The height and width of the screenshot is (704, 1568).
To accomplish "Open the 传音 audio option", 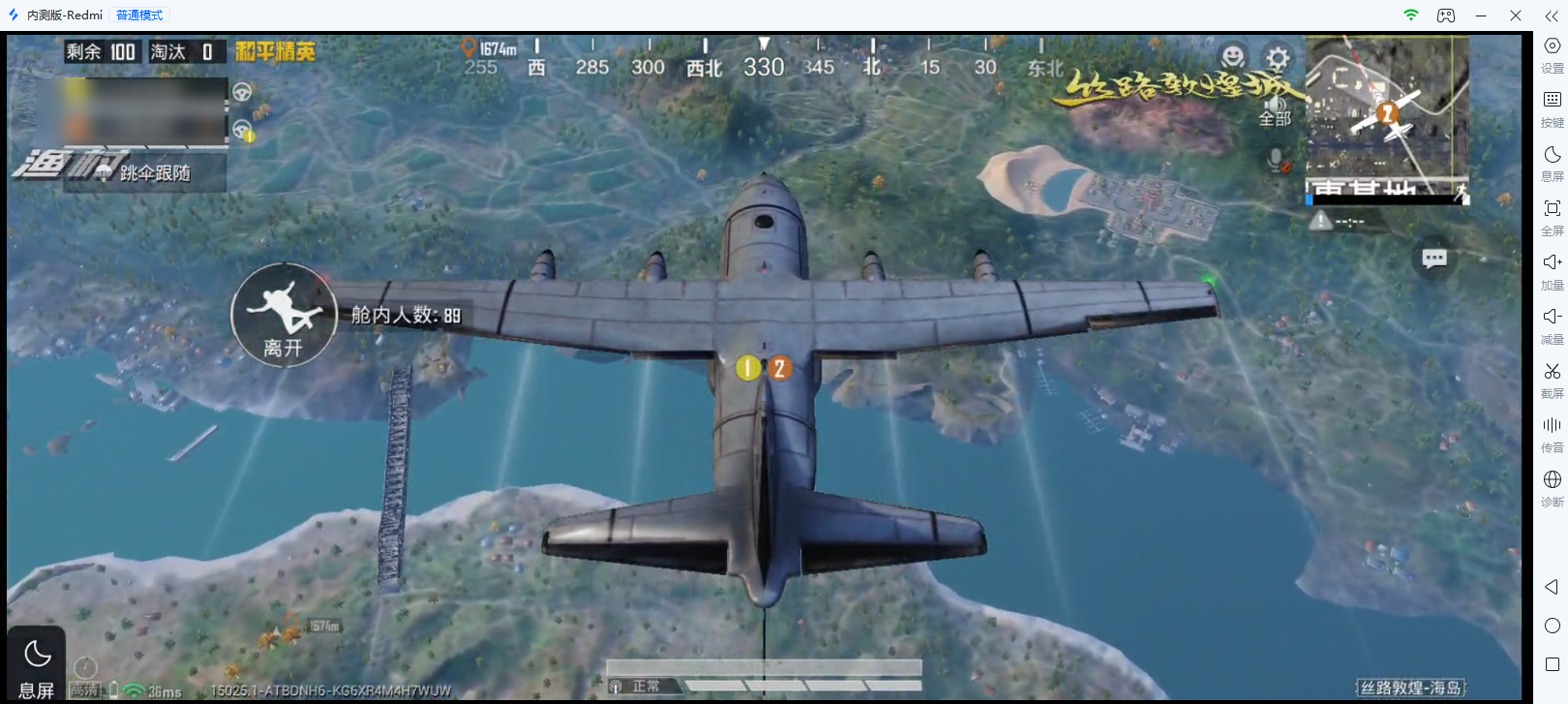I will click(x=1552, y=434).
